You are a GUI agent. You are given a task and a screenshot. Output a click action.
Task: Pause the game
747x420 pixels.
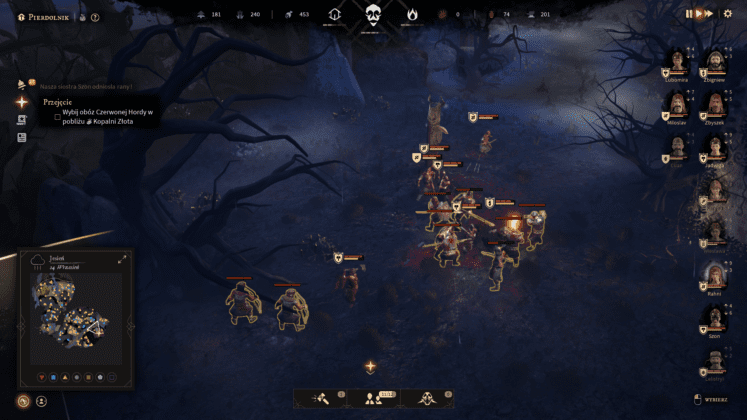coord(689,14)
